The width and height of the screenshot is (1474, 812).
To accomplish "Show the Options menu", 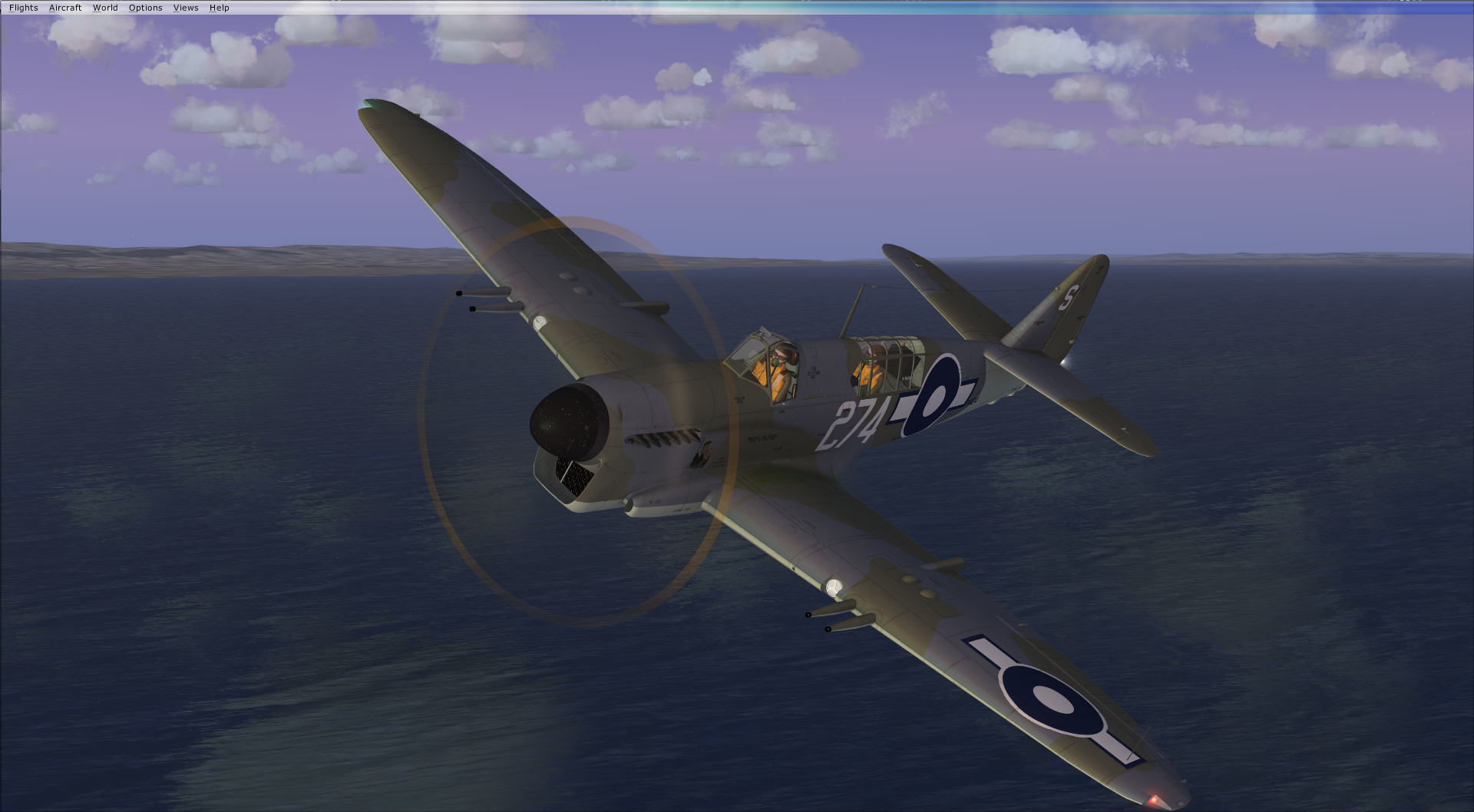I will pyautogui.click(x=145, y=8).
